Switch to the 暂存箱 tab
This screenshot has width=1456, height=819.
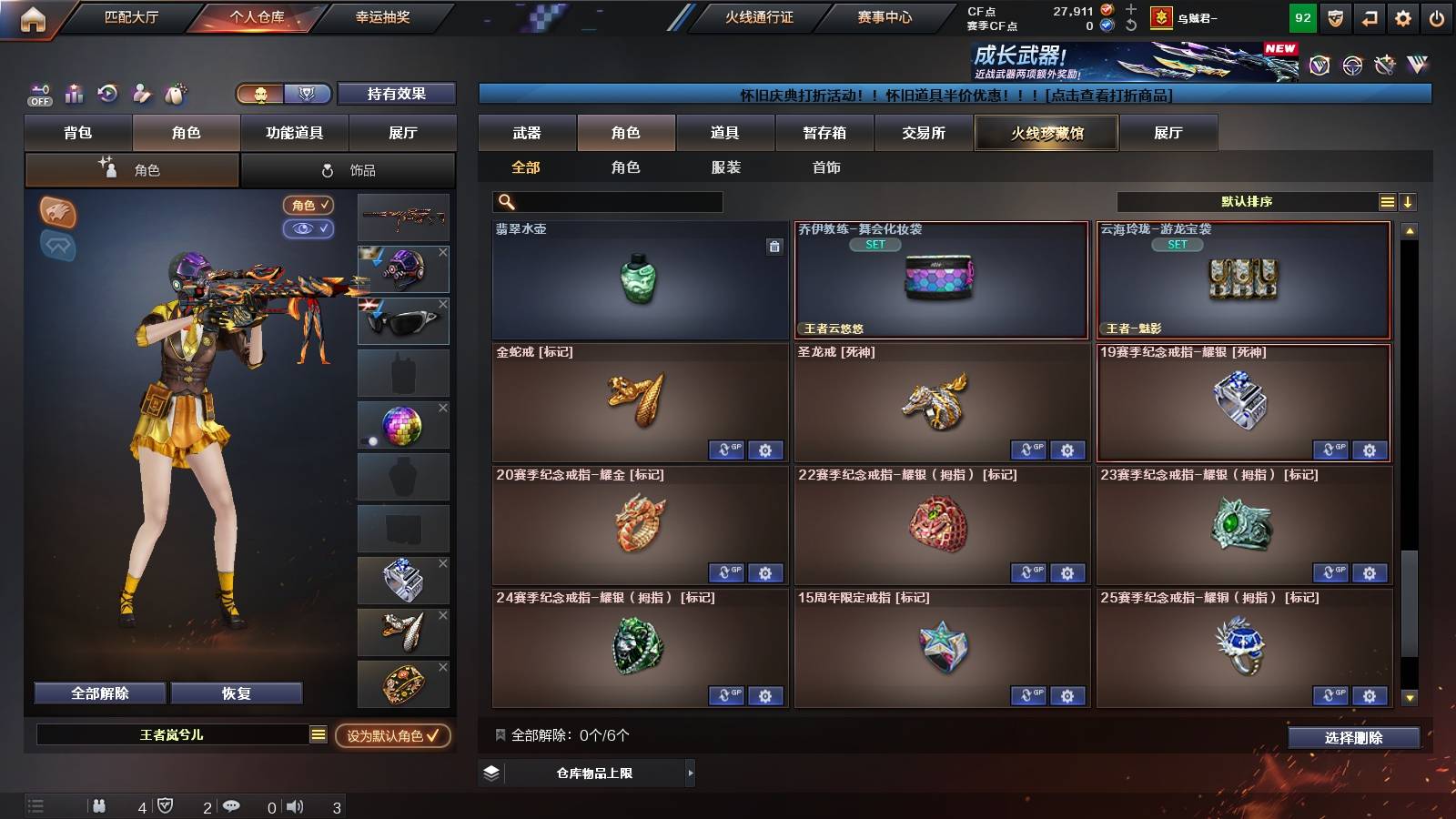(x=824, y=133)
